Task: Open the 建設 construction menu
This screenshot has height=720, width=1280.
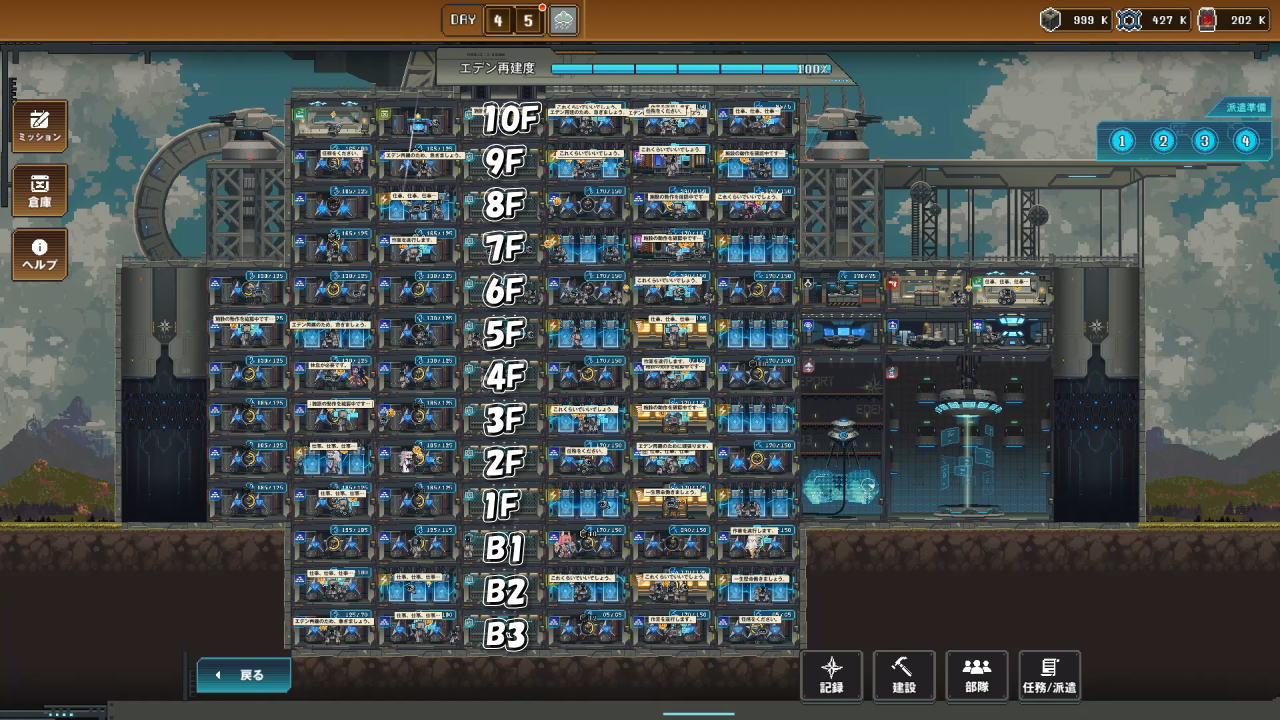Action: [904, 675]
